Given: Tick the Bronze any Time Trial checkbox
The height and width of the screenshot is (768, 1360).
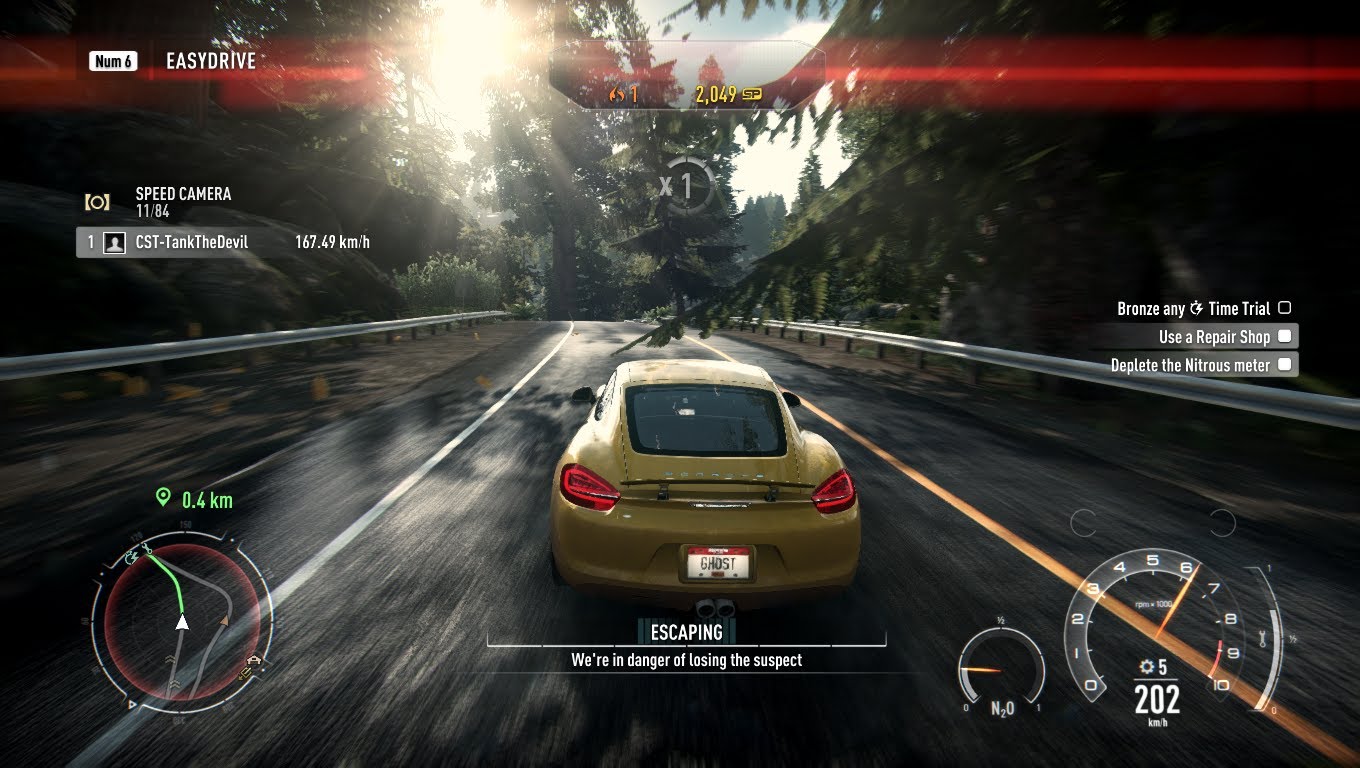Looking at the screenshot, I should coord(1283,308).
